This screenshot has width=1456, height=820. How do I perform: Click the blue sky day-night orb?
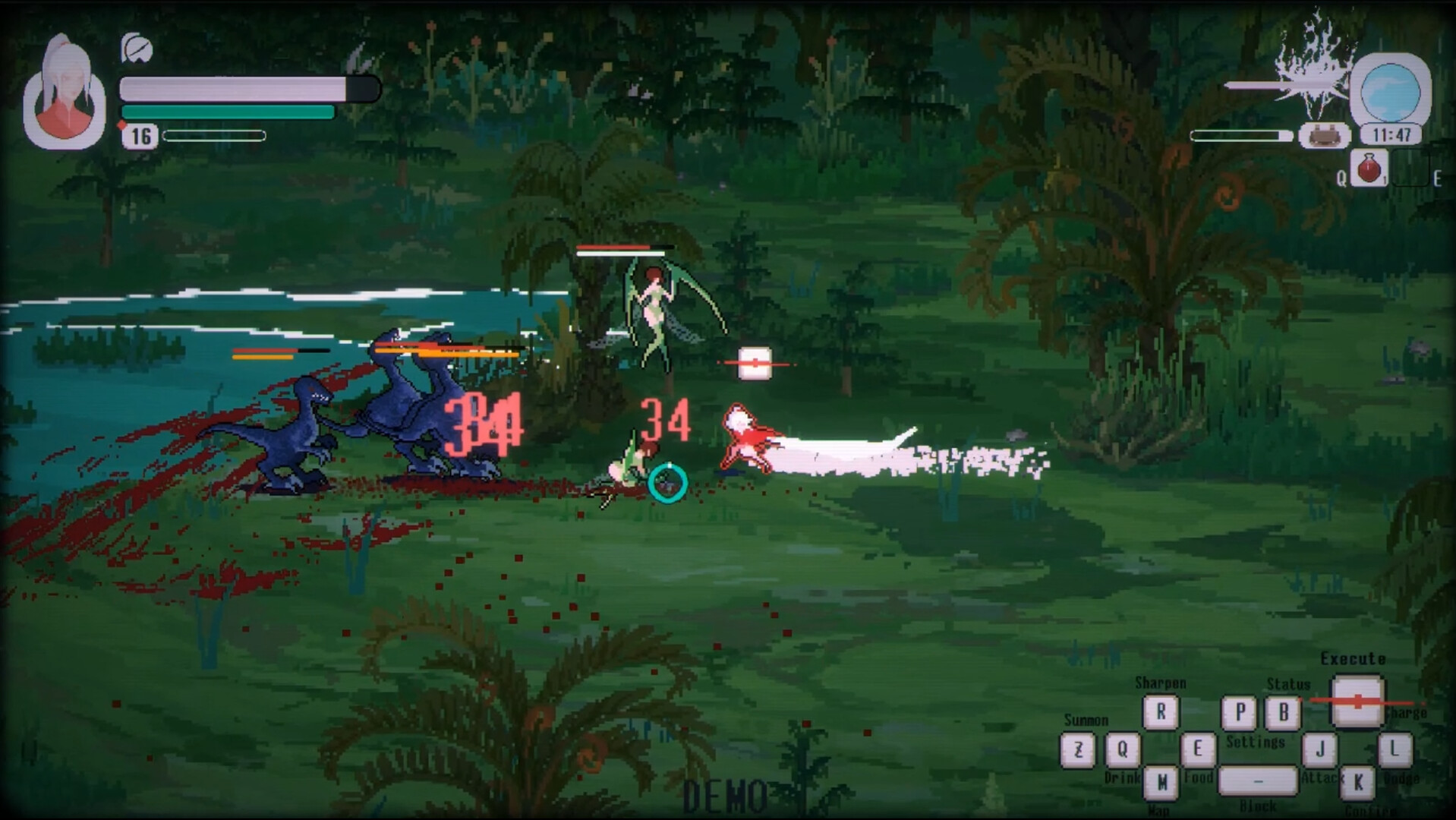(1390, 91)
